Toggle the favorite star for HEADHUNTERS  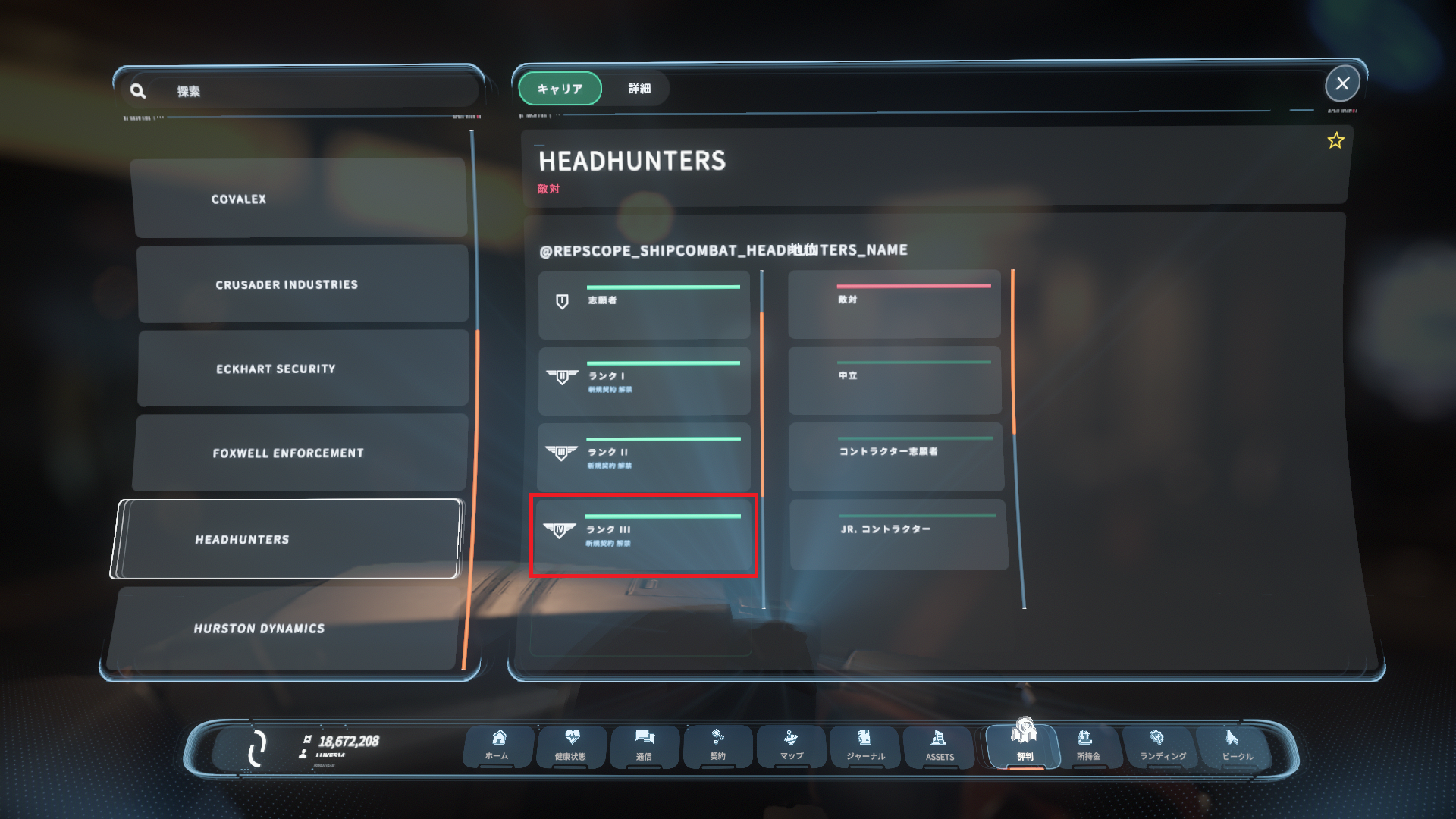1335,140
